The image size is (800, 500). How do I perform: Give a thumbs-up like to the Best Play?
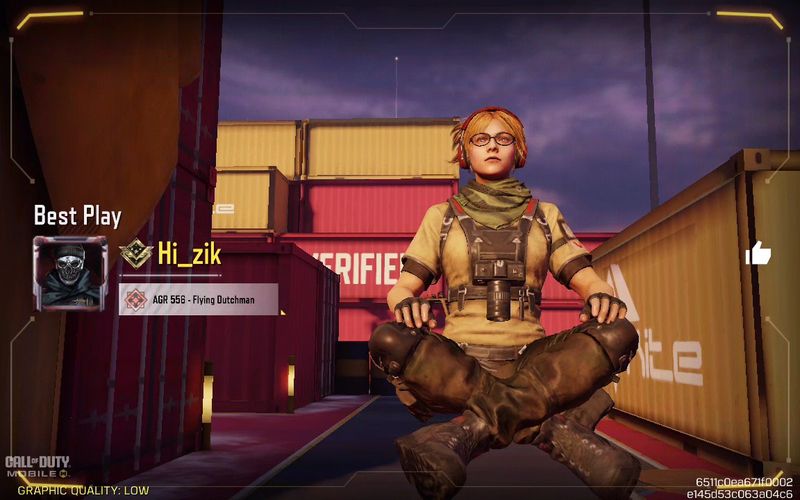click(x=758, y=254)
